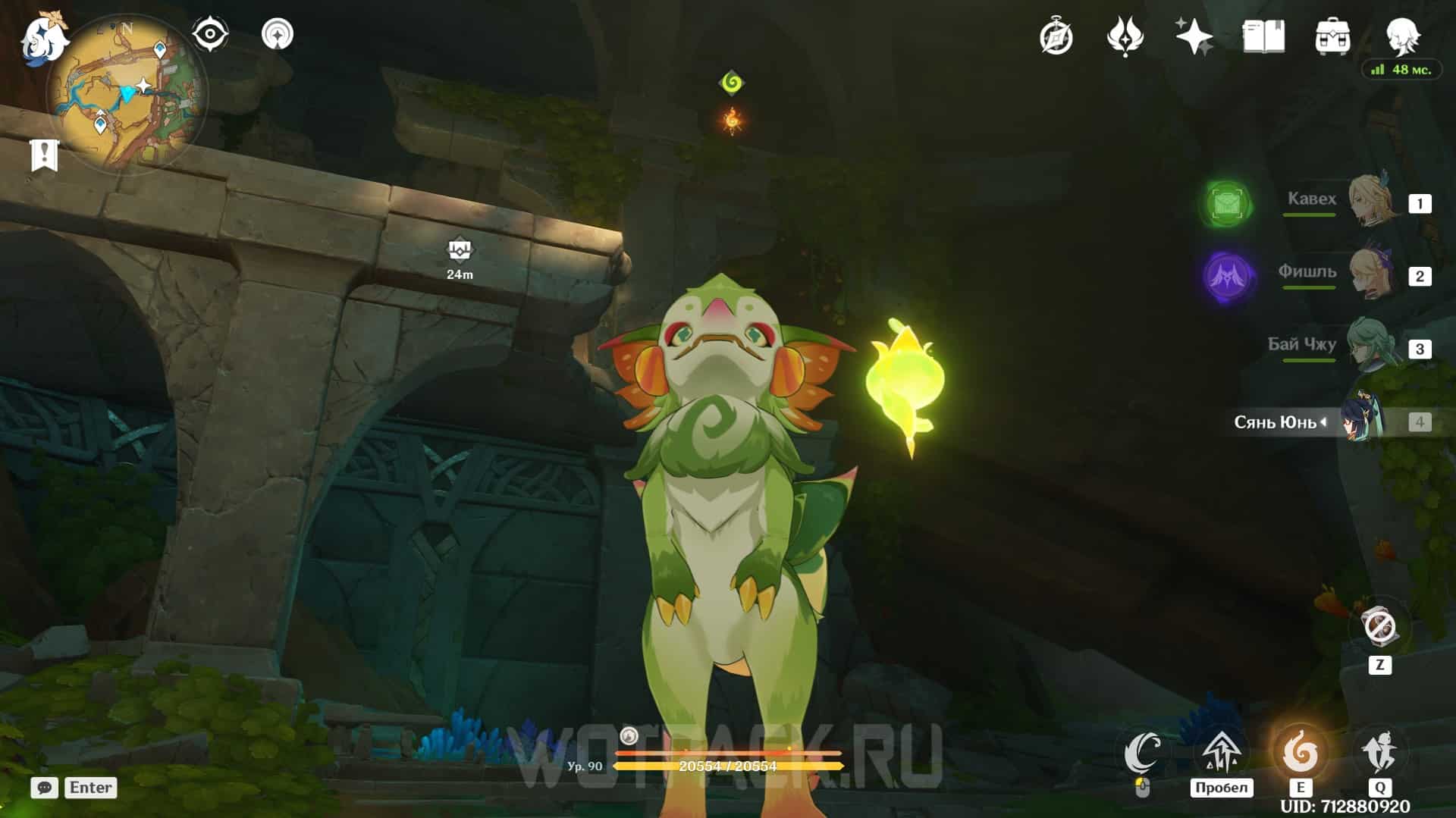Click the crescent attack action icon

pos(1142,753)
